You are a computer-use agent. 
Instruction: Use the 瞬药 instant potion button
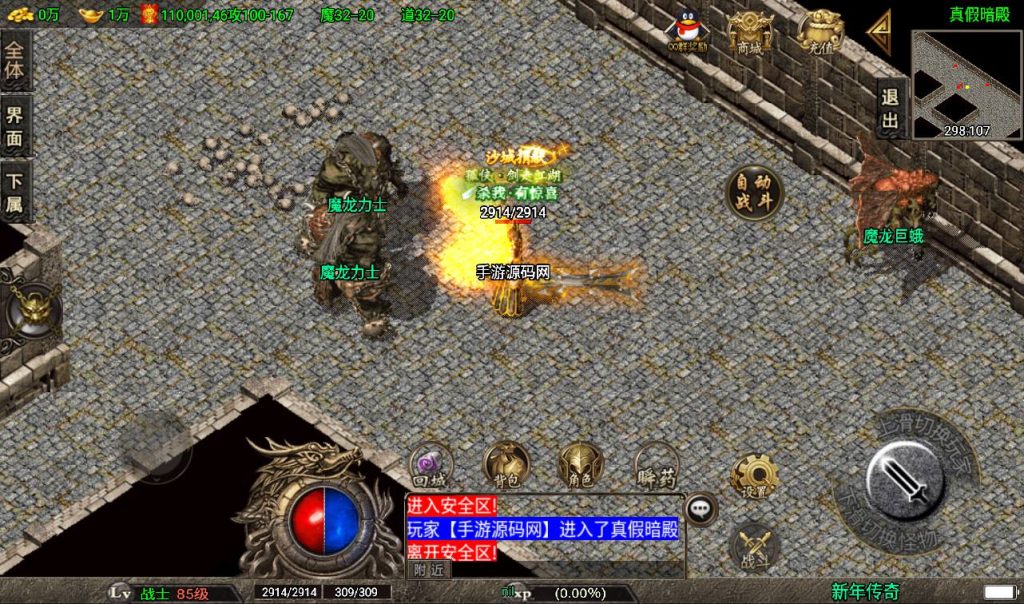[657, 466]
